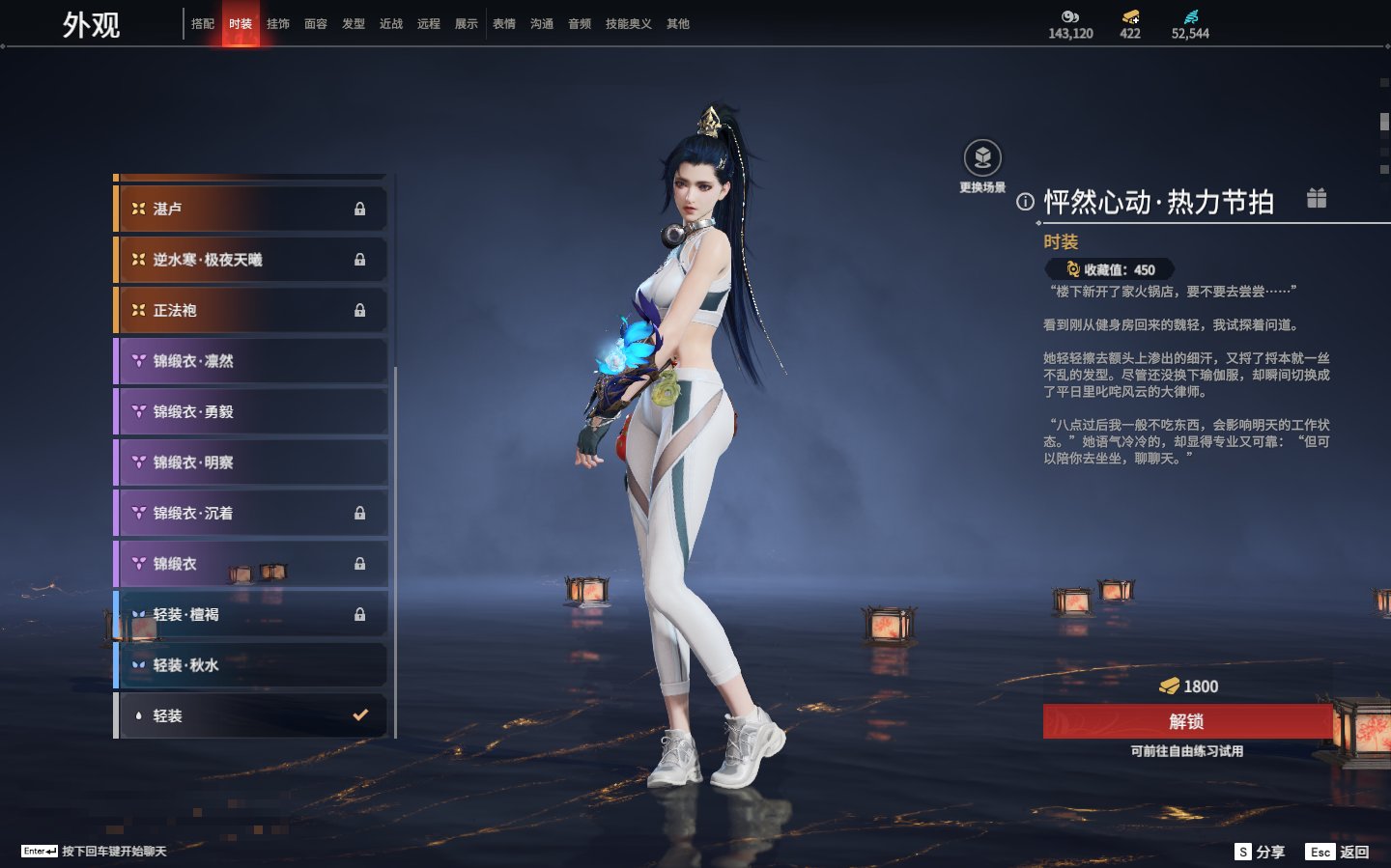The image size is (1391, 868).
Task: Pick the equipped 轻装 outfit row
Action: 251,715
